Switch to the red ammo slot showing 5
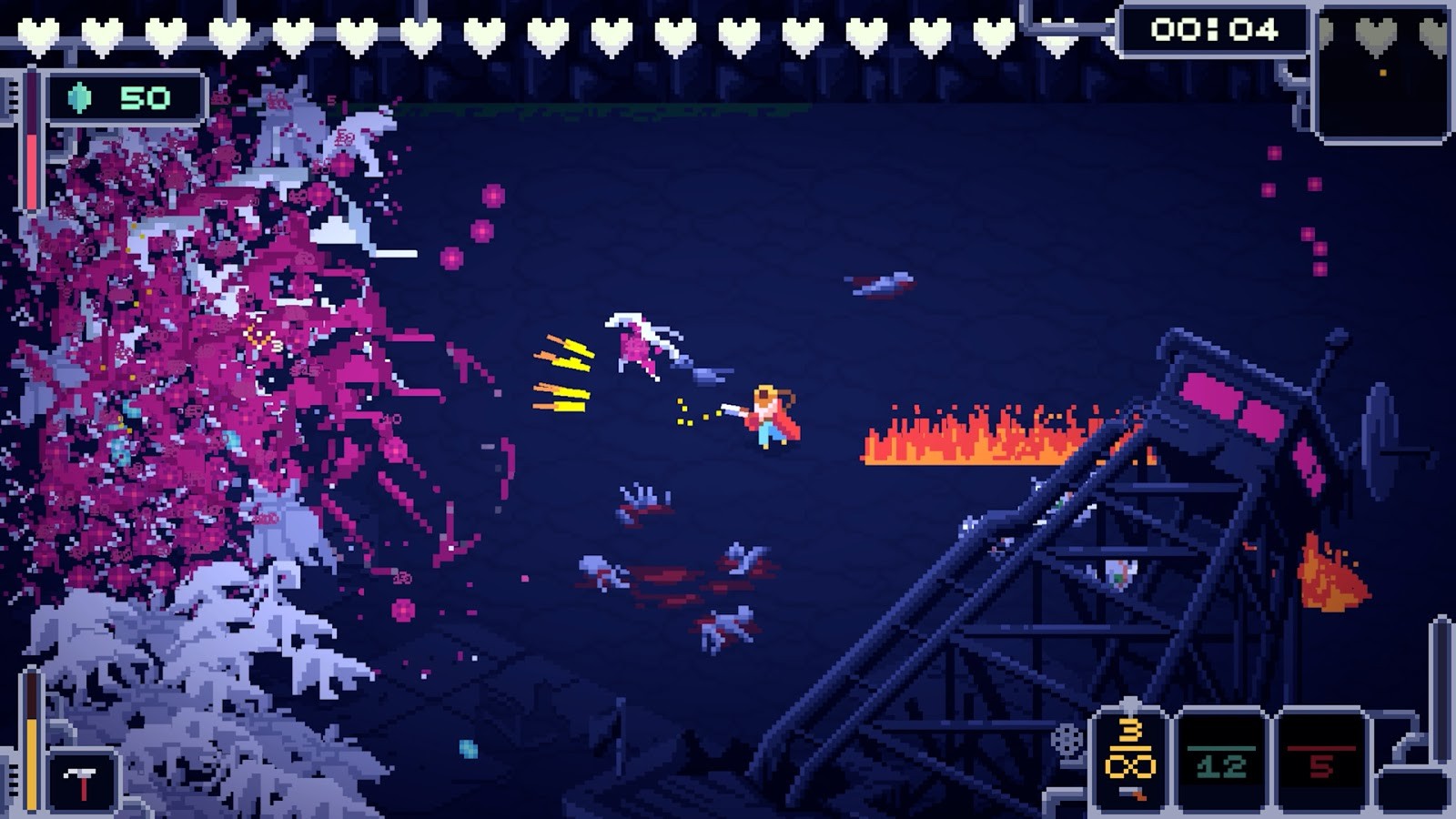1456x819 pixels. click(x=1320, y=761)
